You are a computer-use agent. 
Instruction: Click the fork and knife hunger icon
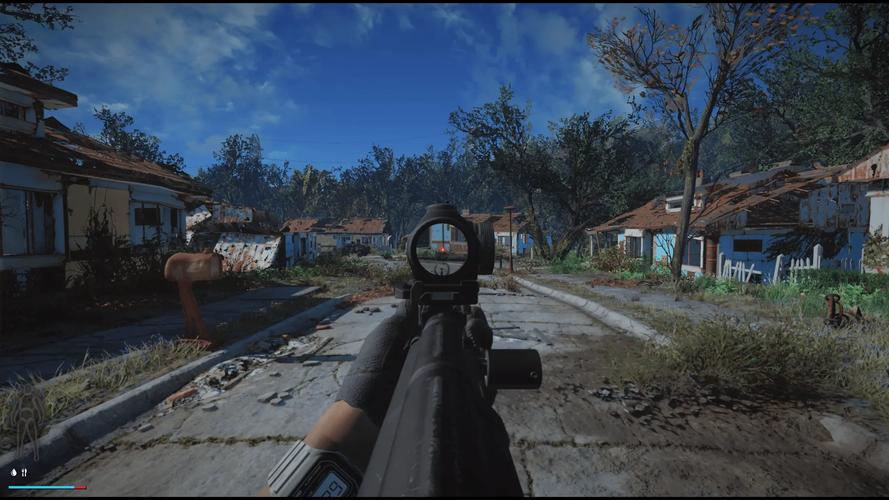tap(24, 472)
